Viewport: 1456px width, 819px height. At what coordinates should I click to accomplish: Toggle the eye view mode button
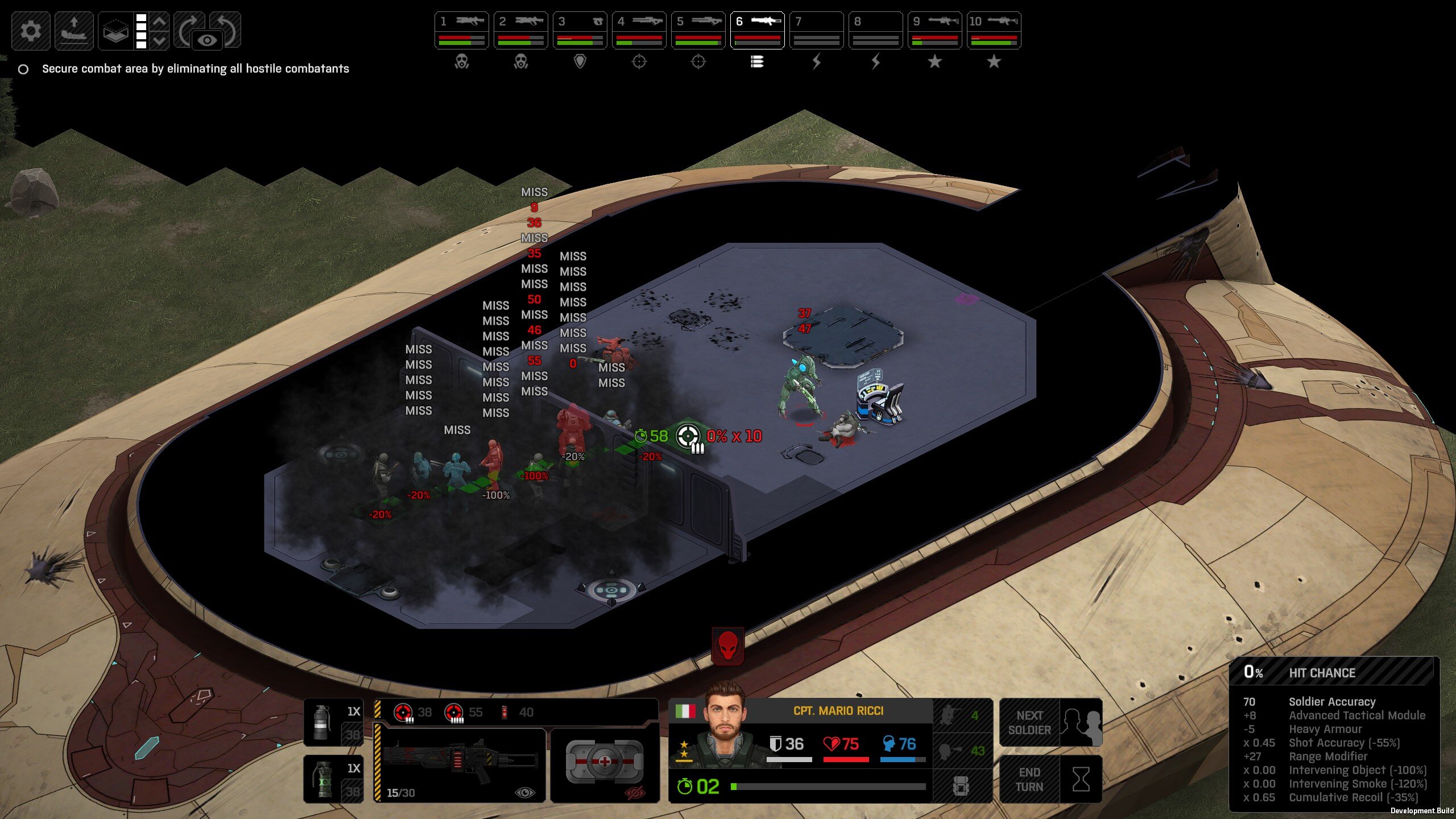point(207,40)
